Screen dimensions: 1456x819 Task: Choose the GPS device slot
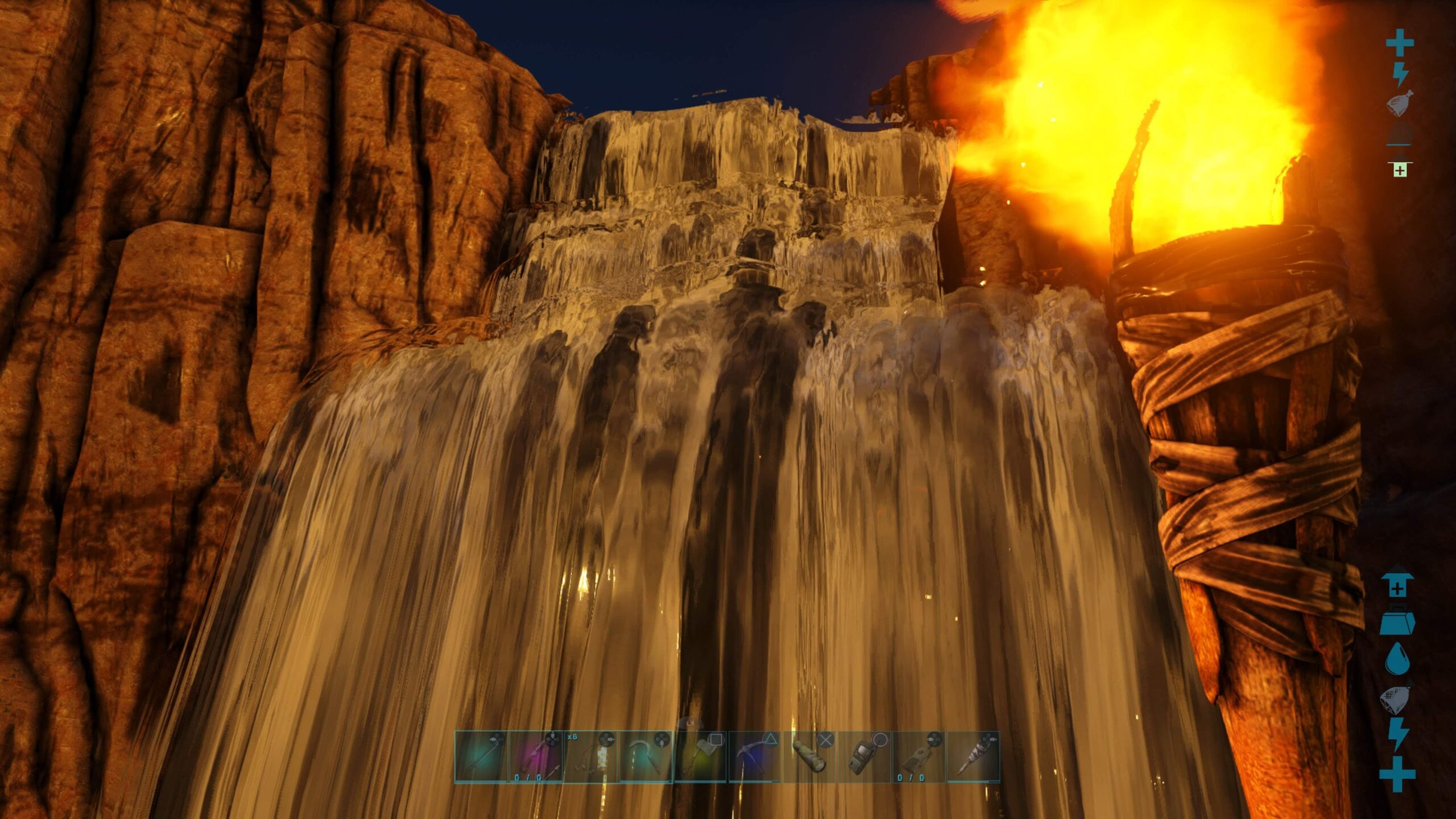(864, 757)
